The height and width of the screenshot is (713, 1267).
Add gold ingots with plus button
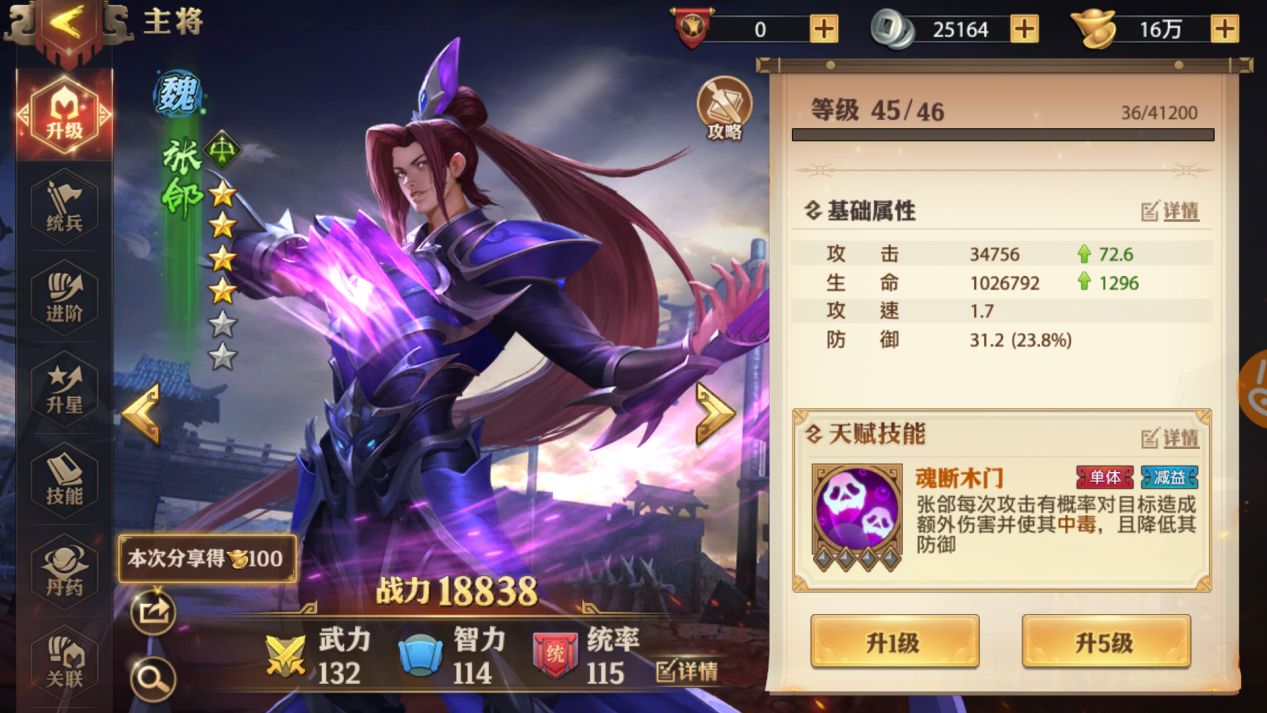(1224, 29)
